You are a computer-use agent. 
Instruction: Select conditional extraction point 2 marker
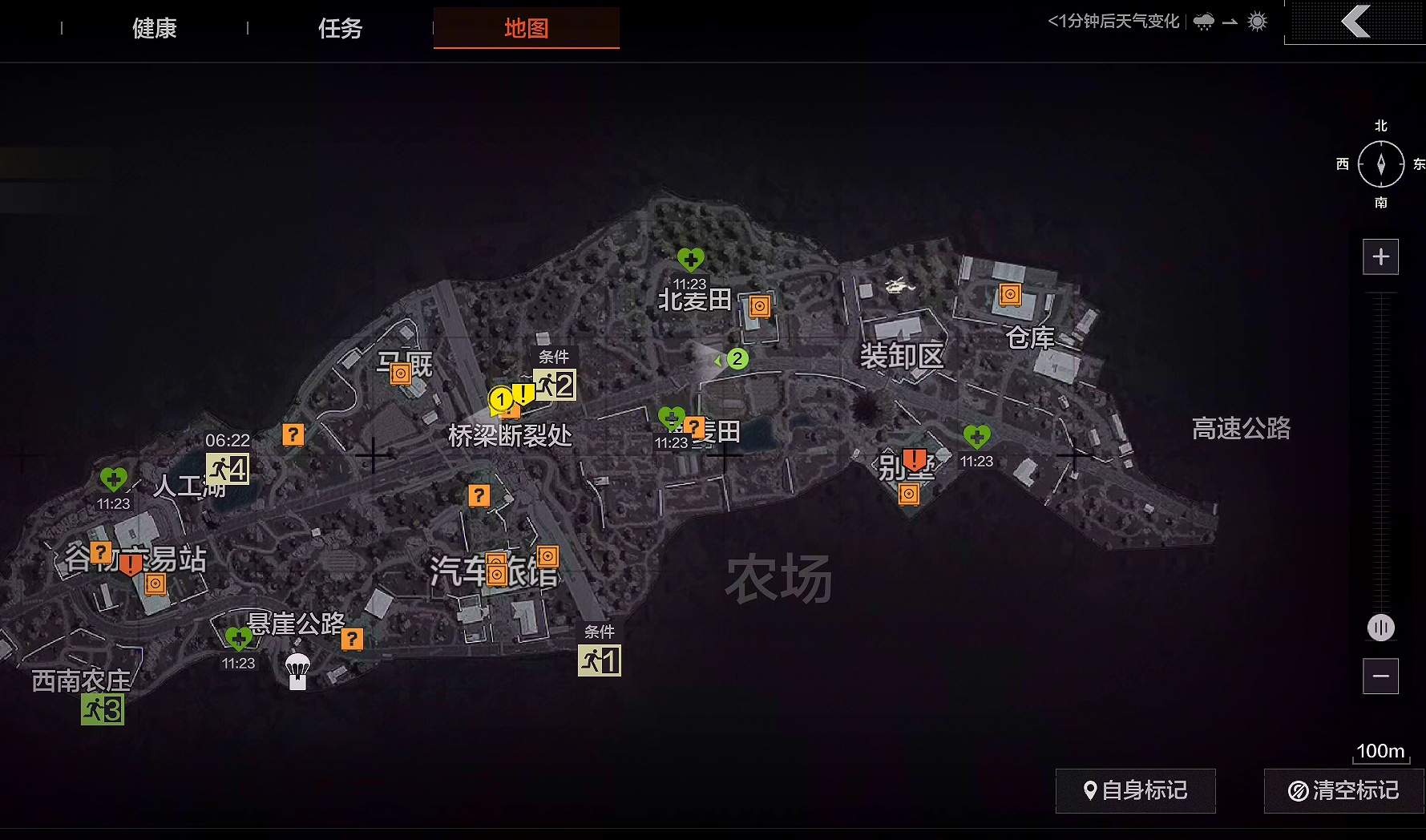[555, 386]
